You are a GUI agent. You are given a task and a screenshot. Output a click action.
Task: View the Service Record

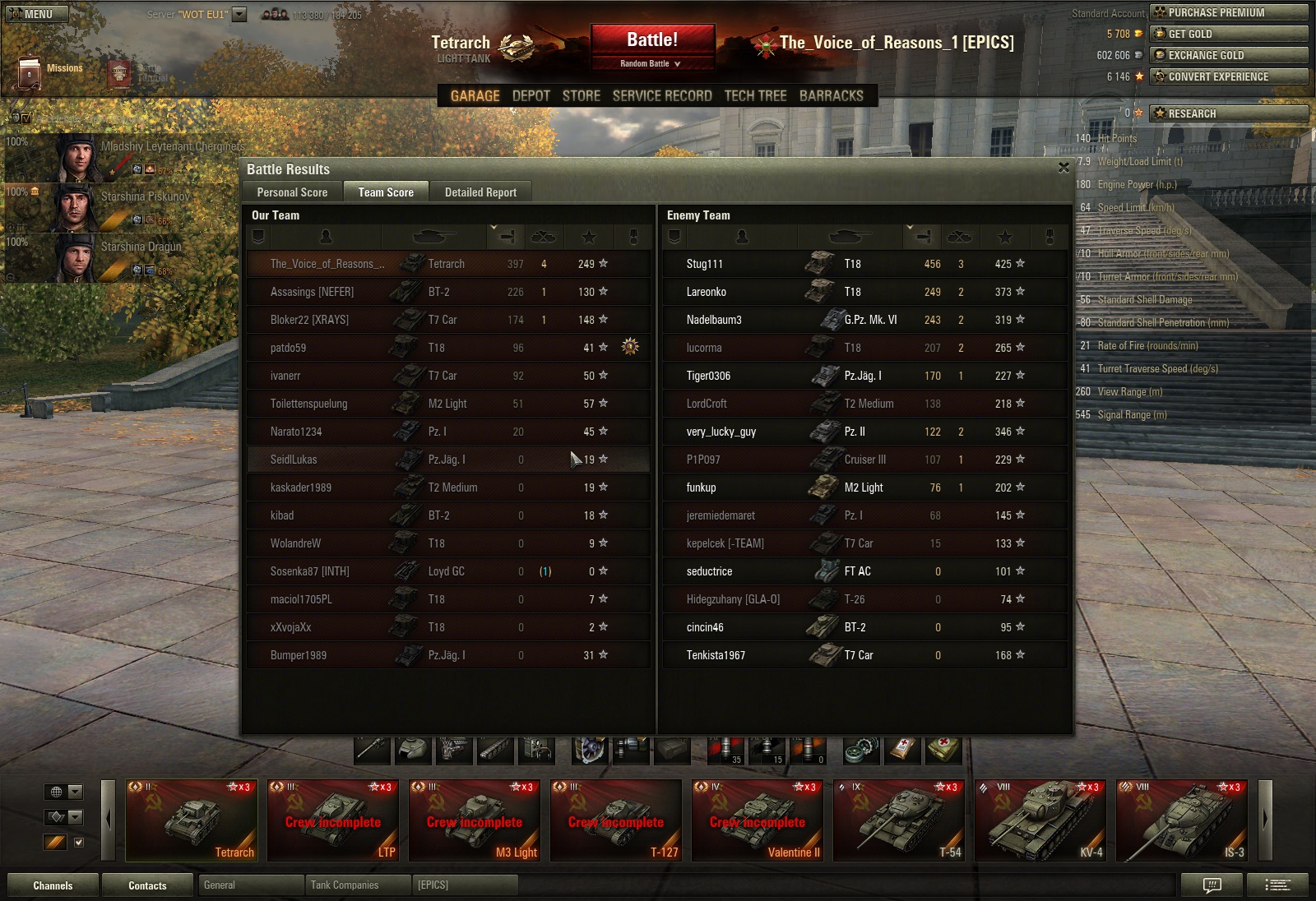662,95
